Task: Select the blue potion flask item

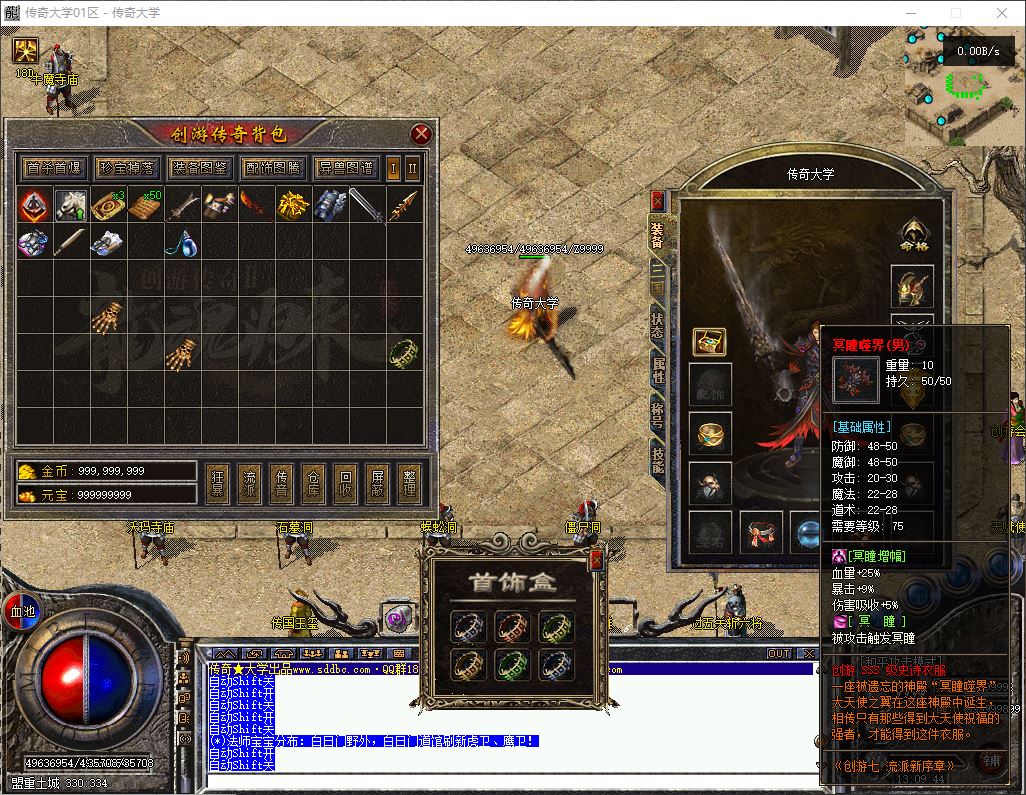Action: (x=182, y=242)
